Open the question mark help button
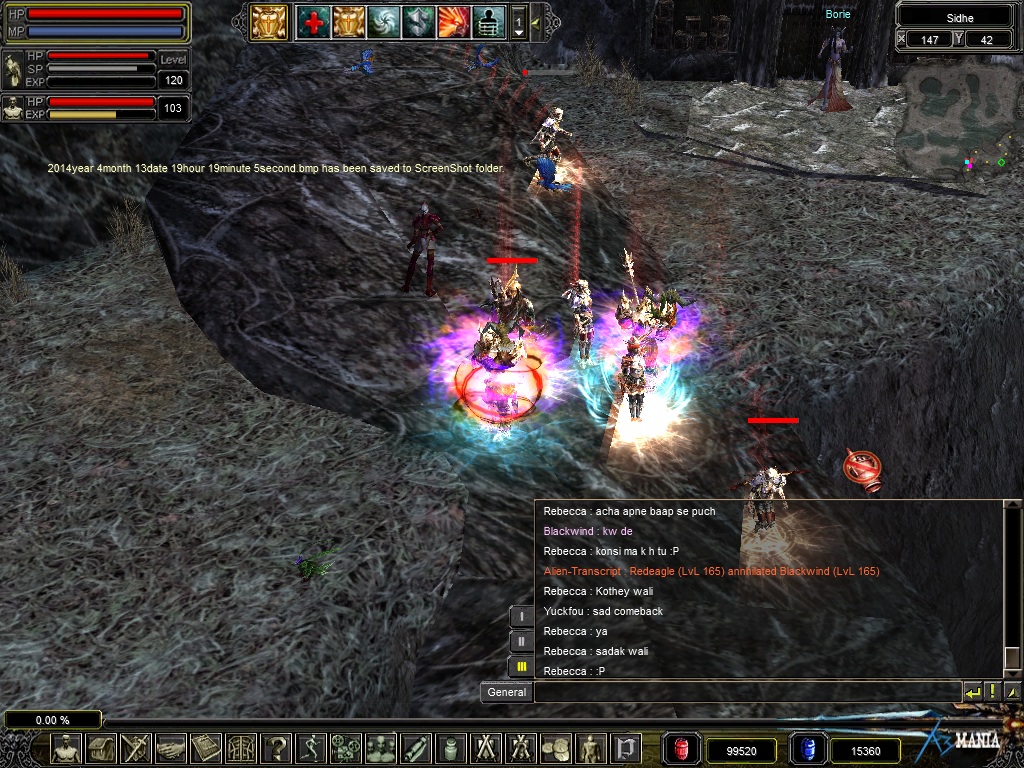Viewport: 1024px width, 768px height. click(278, 748)
